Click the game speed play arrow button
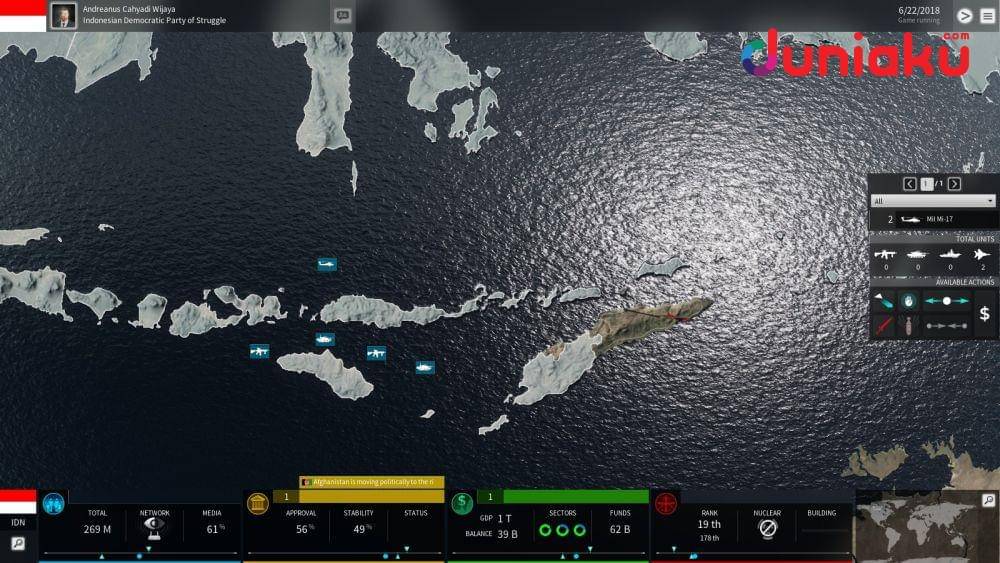The width and height of the screenshot is (1000, 563). pyautogui.click(x=964, y=15)
